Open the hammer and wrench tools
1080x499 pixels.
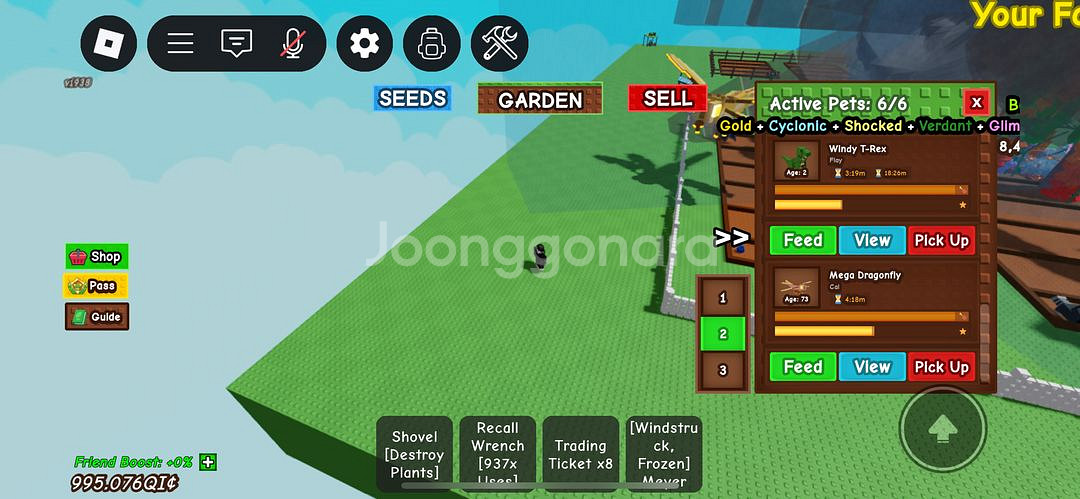point(499,43)
